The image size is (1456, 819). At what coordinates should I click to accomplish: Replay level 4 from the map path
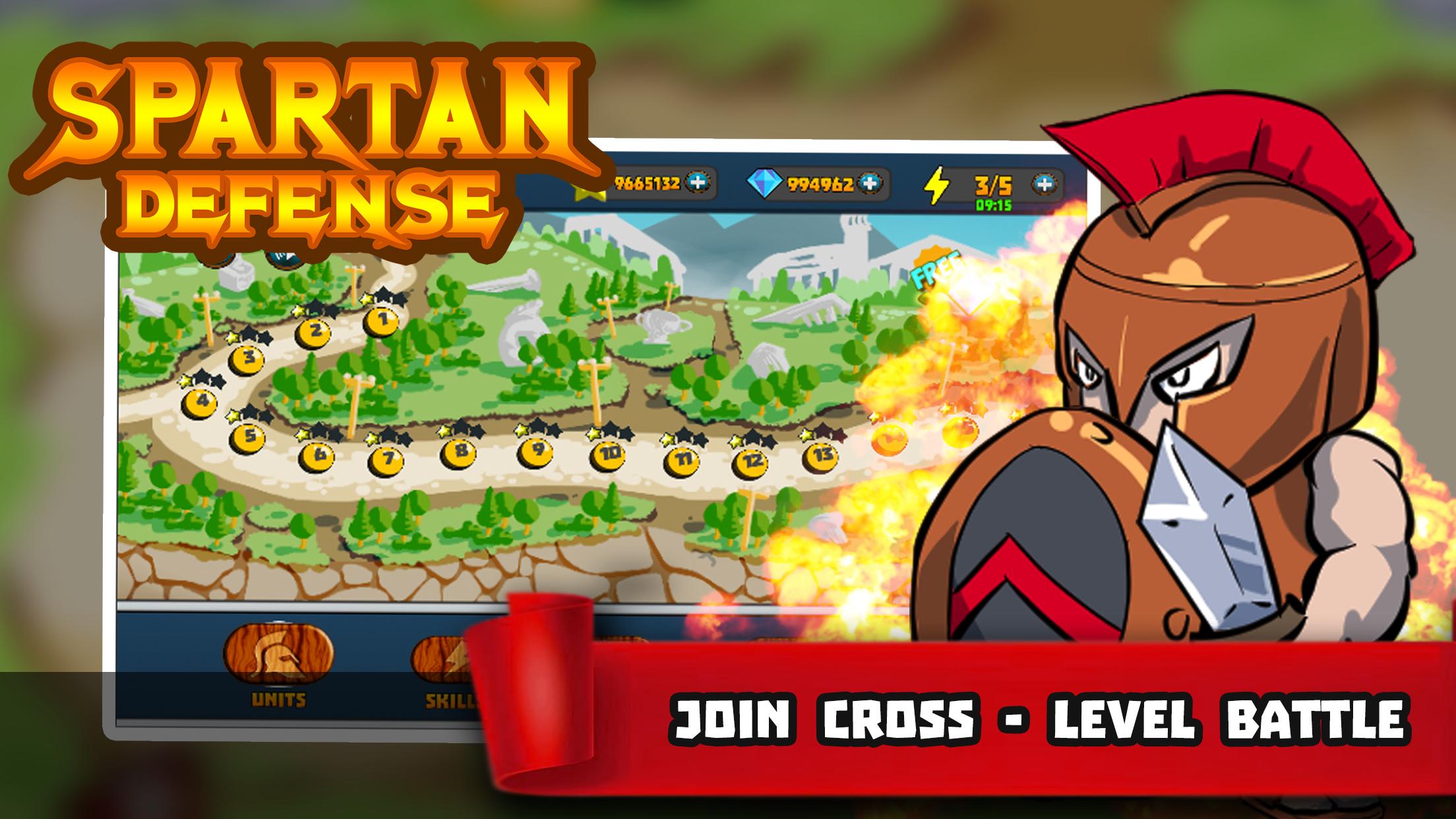pyautogui.click(x=201, y=403)
